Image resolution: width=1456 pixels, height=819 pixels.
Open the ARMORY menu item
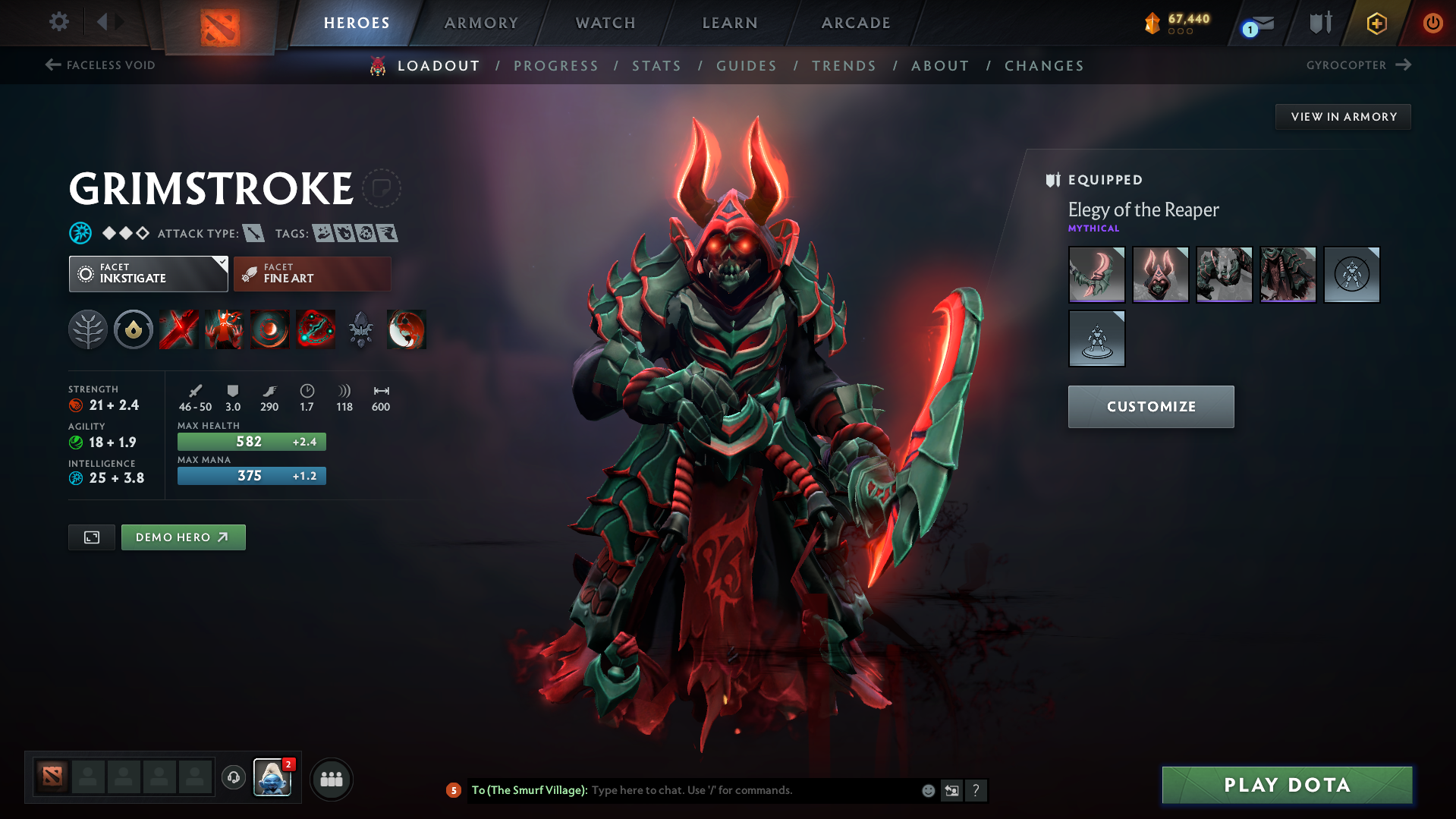coord(481,23)
